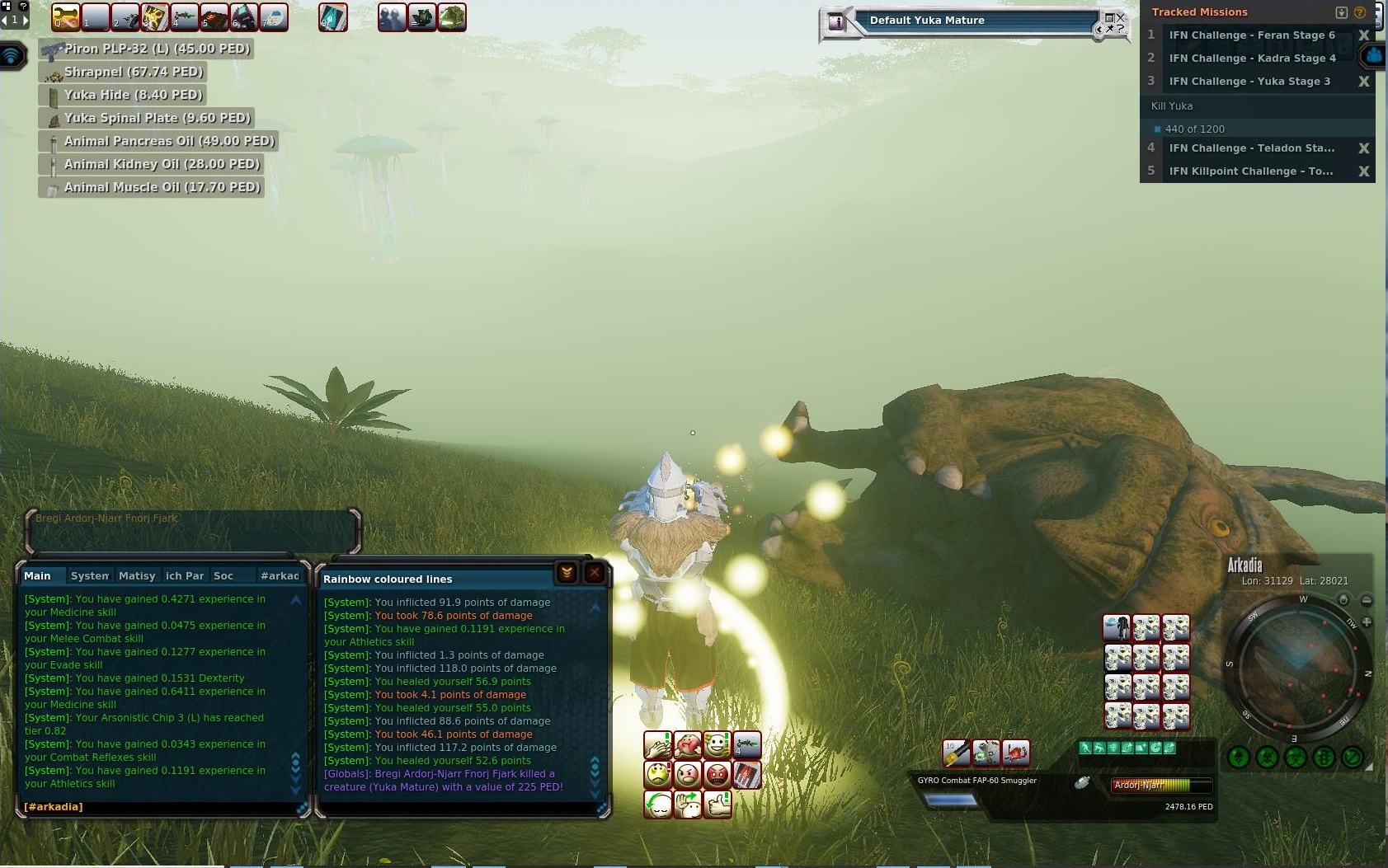Activate the green rifle in hotbar slot 4

185,16
